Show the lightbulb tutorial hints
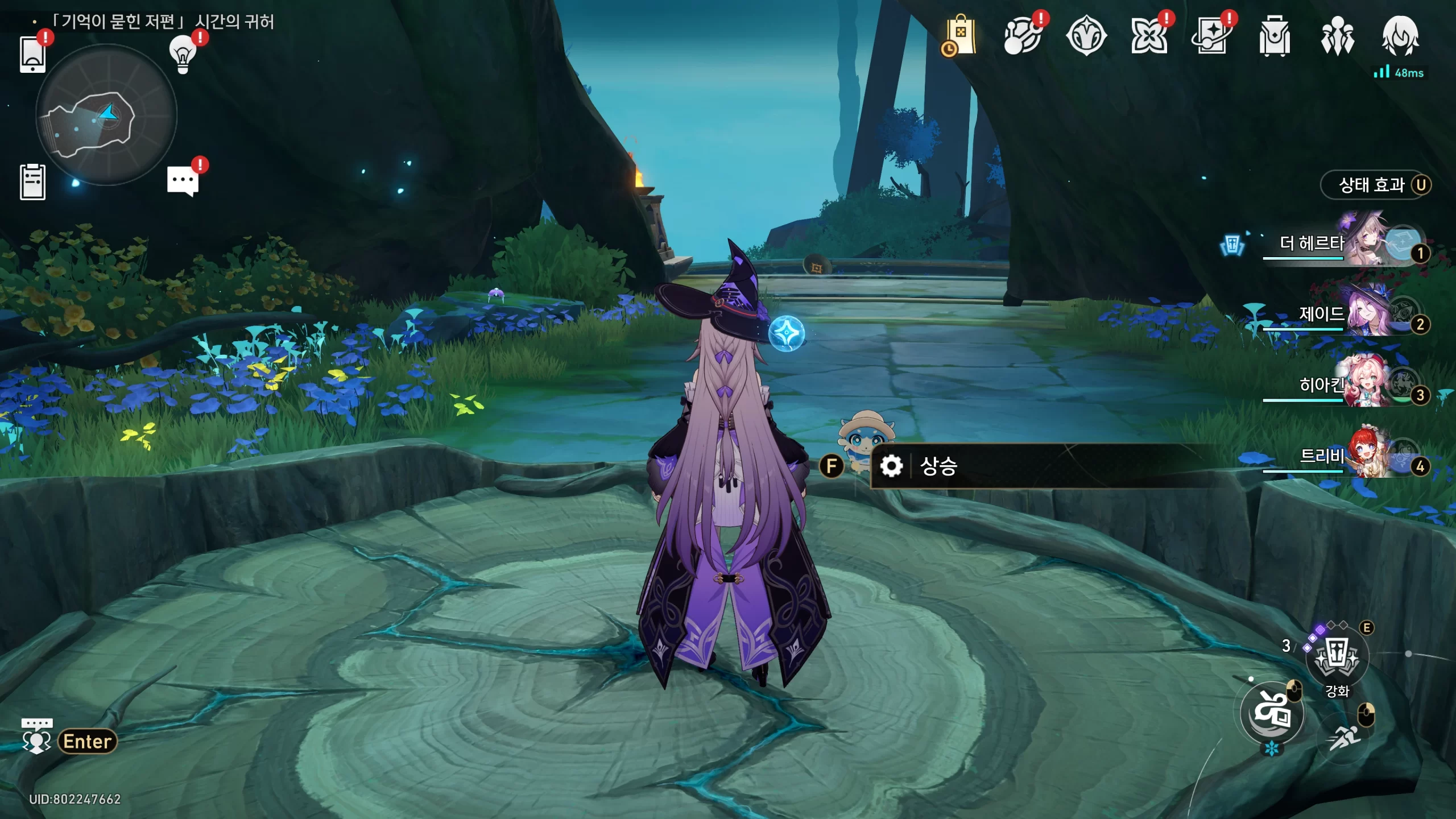 point(183,54)
